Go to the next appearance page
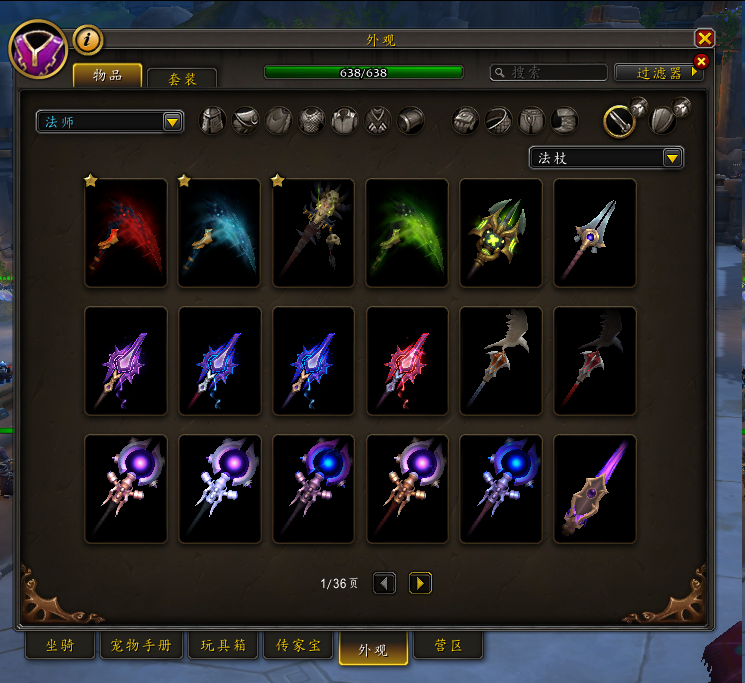The image size is (745, 683). tap(421, 583)
